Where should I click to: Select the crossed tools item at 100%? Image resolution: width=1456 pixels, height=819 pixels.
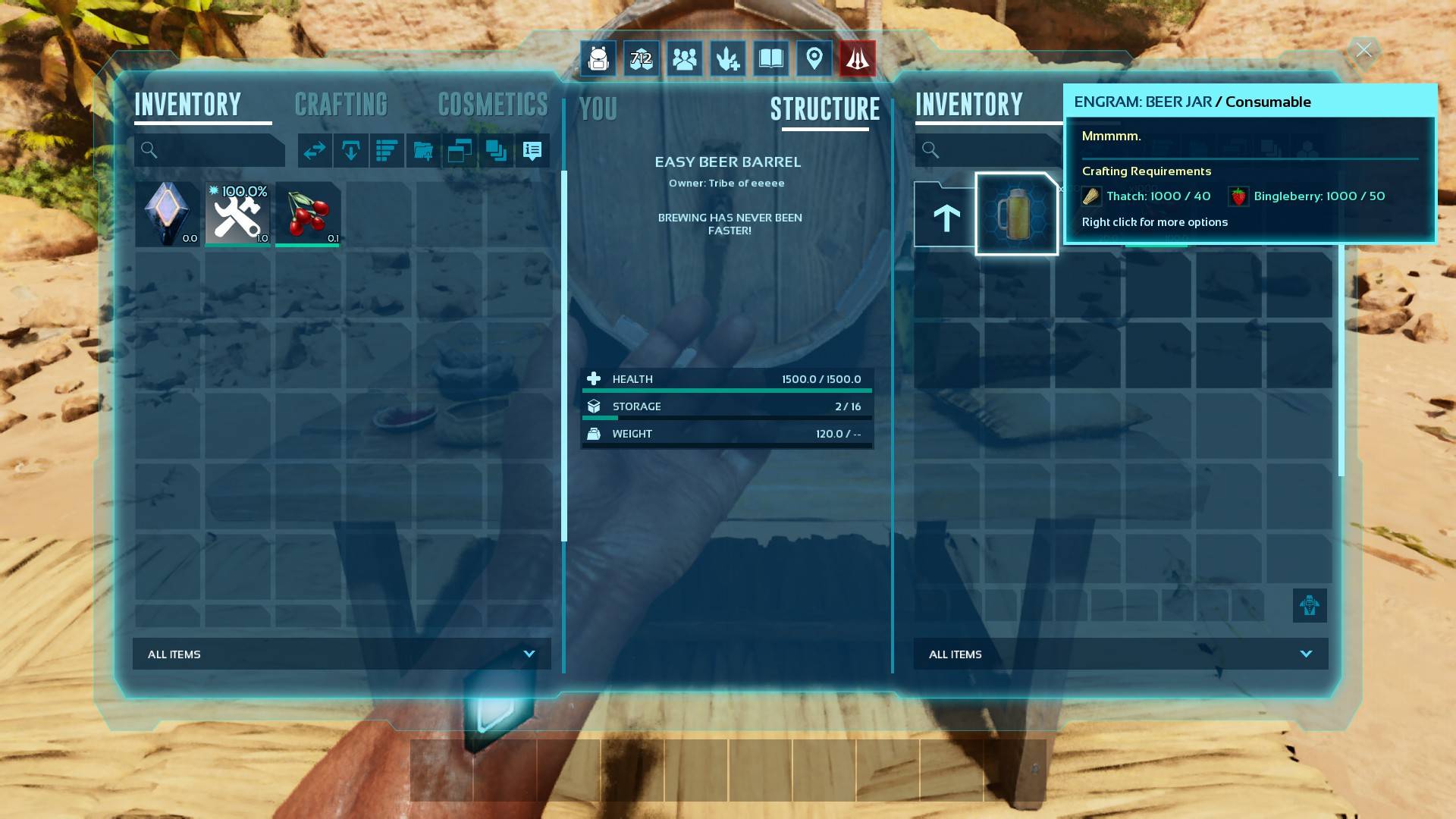point(237,215)
